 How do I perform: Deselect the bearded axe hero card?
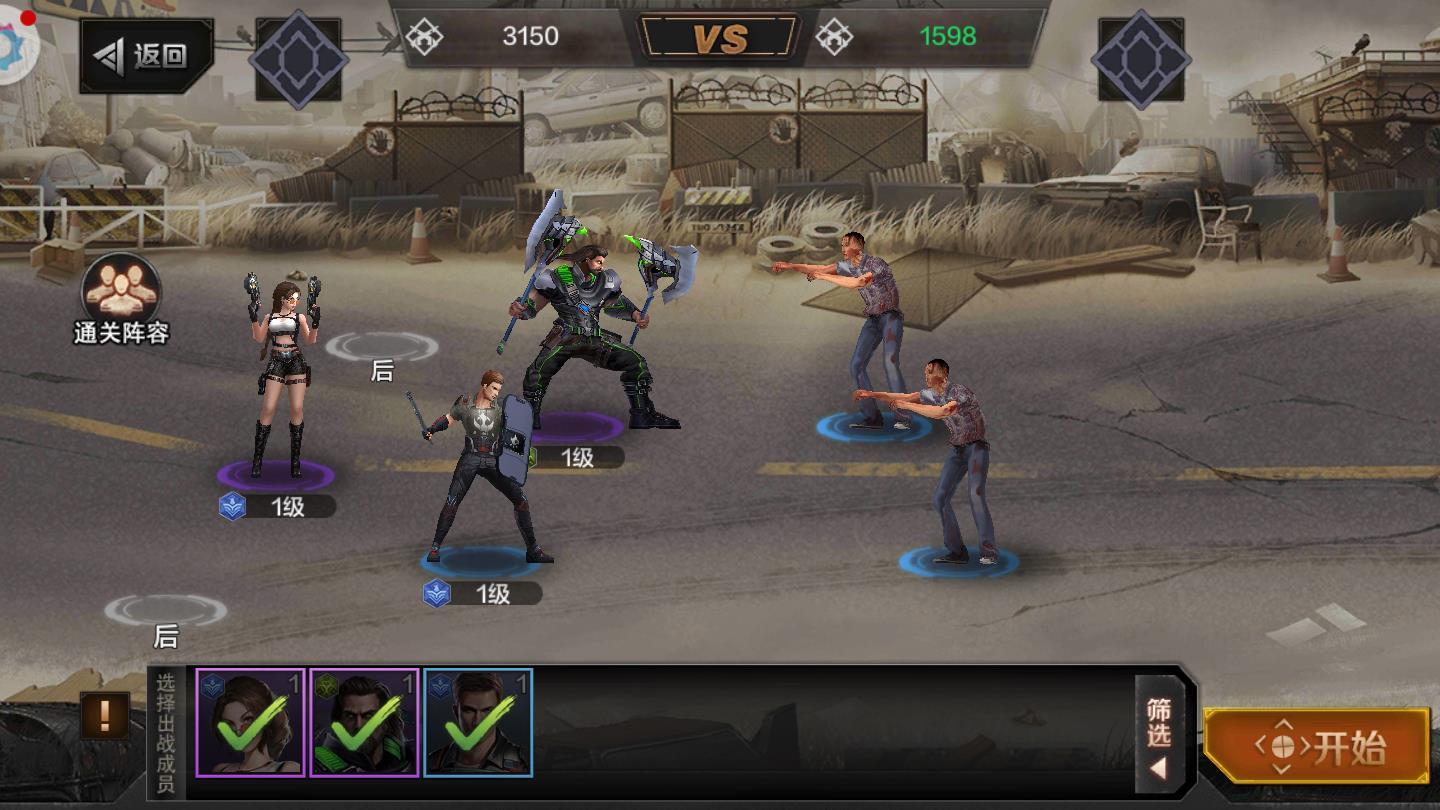click(364, 723)
